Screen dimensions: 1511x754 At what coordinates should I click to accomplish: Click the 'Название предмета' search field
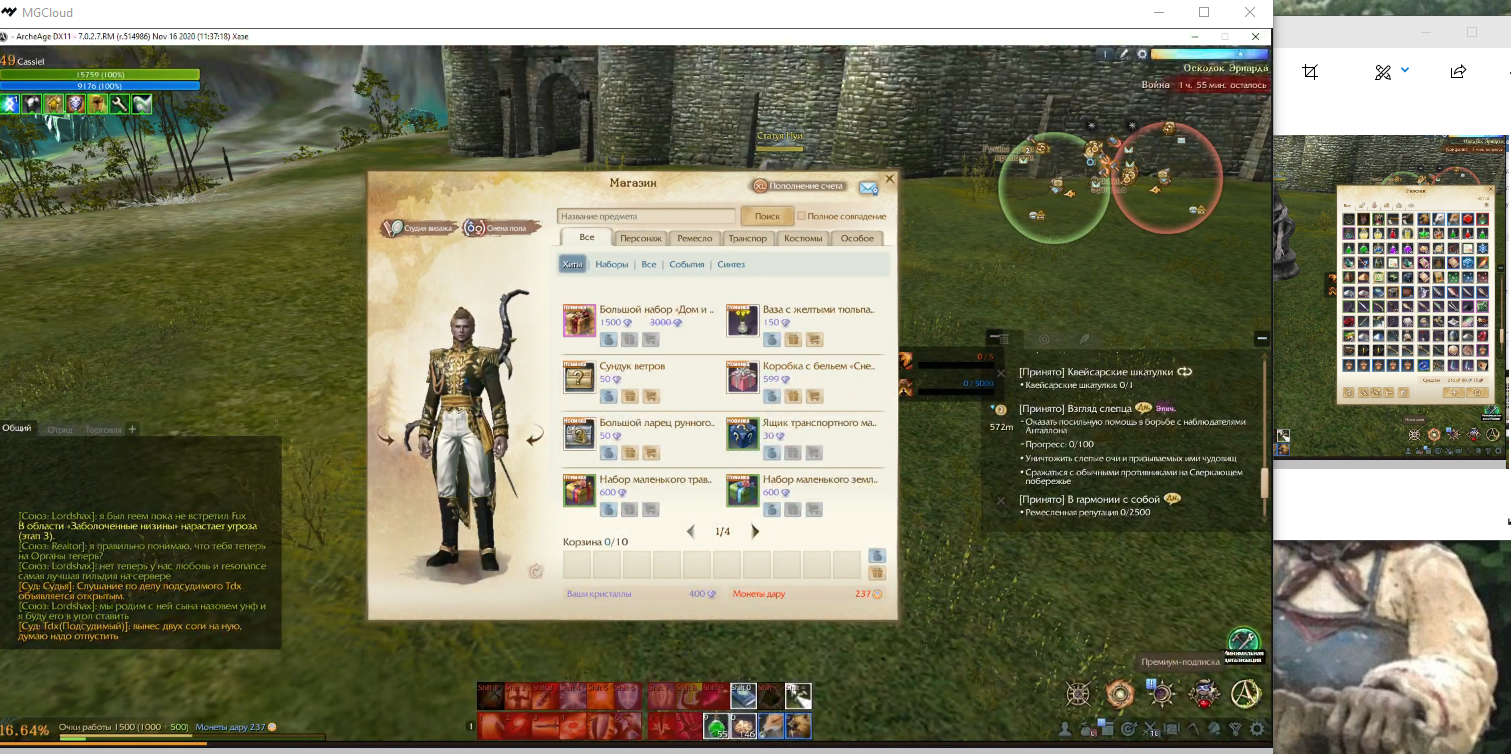[x=645, y=215]
